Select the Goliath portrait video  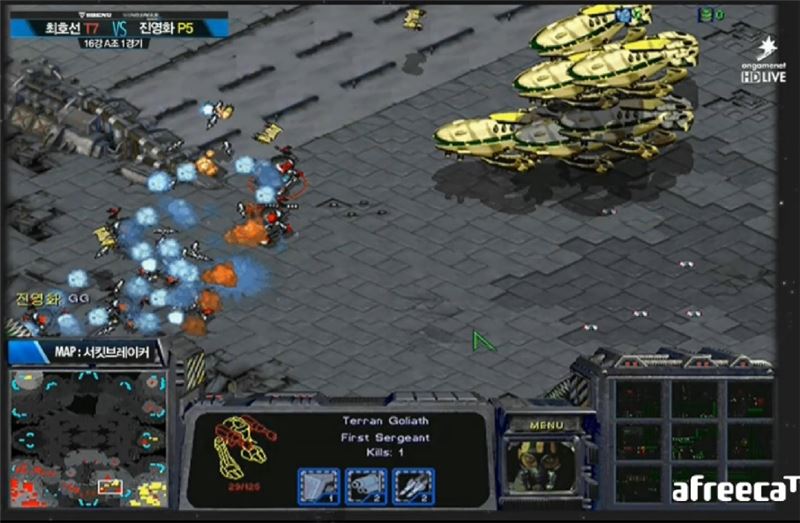(x=546, y=463)
